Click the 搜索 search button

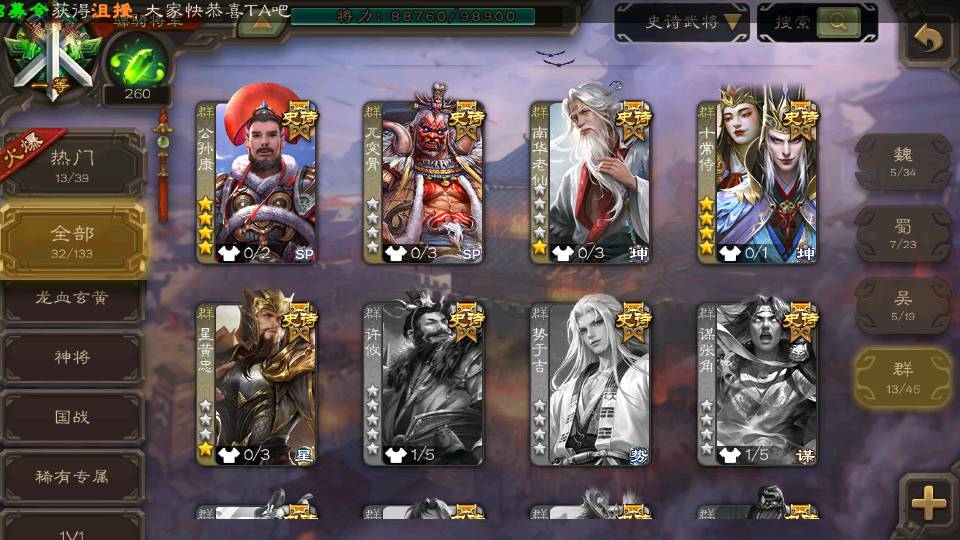coord(816,22)
